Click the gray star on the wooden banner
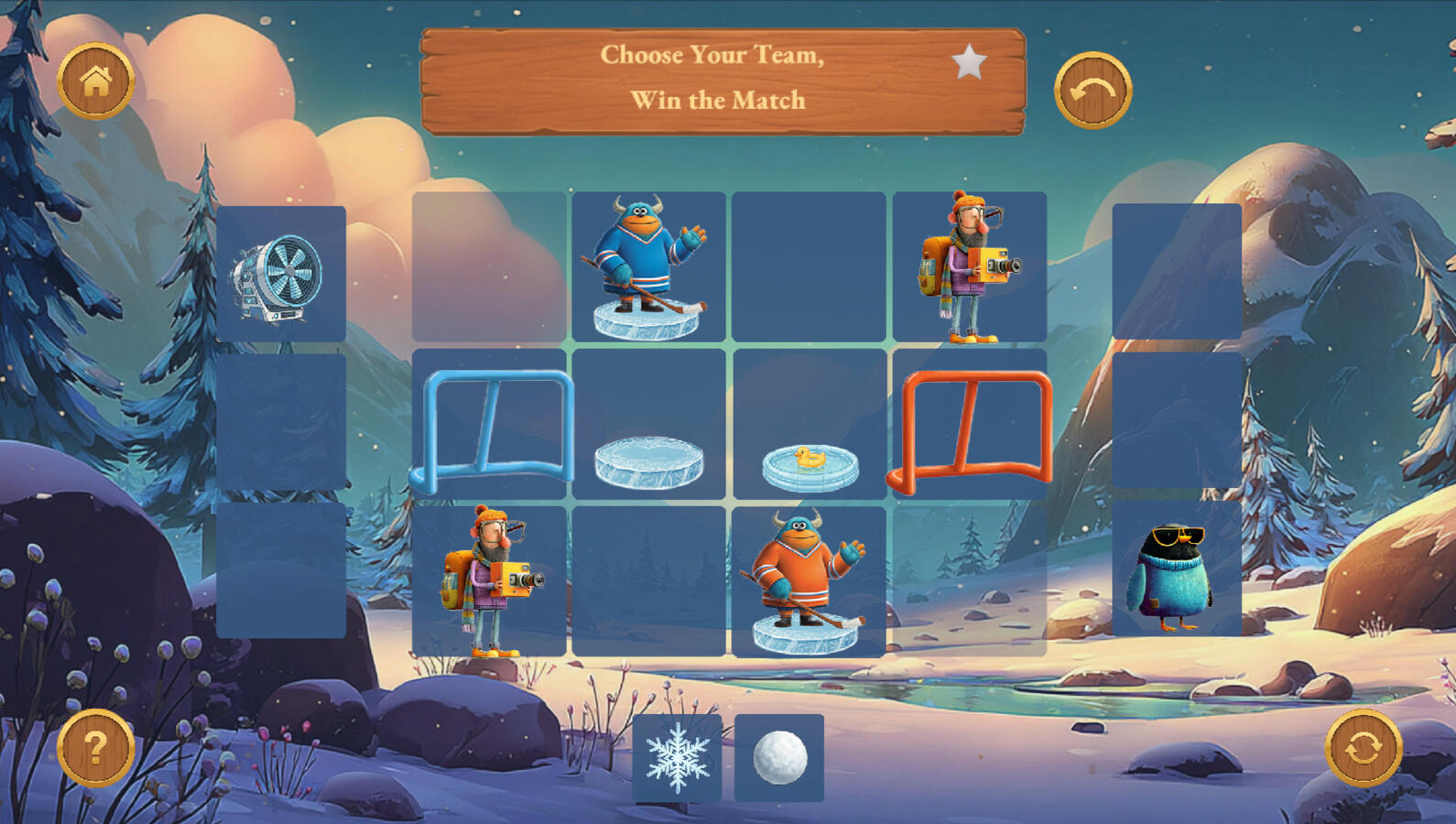Screen dimensions: 1456x824 coord(969,63)
